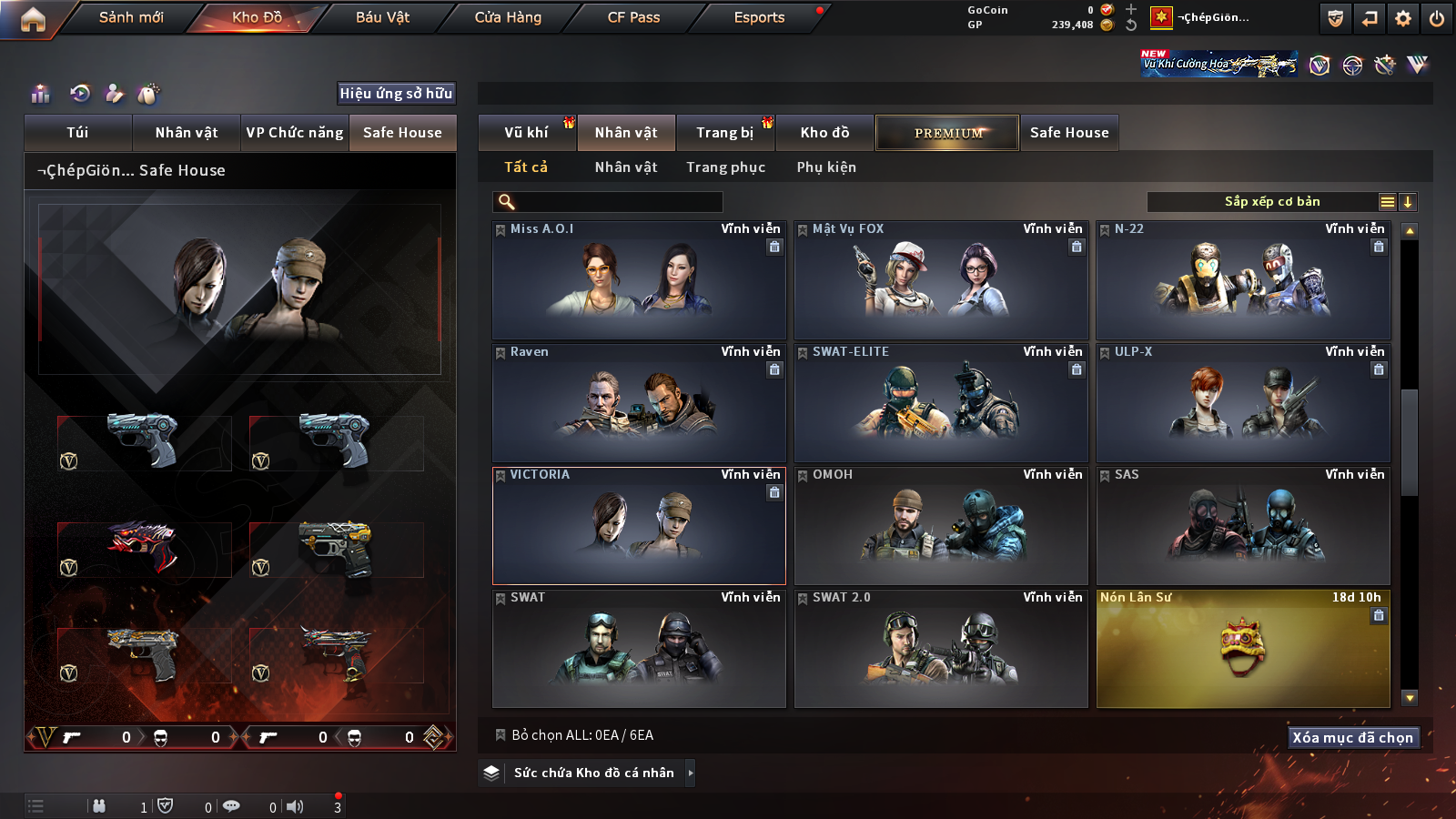Screen dimensions: 1456x819
Task: Open the Premium inventory tab
Action: [947, 133]
